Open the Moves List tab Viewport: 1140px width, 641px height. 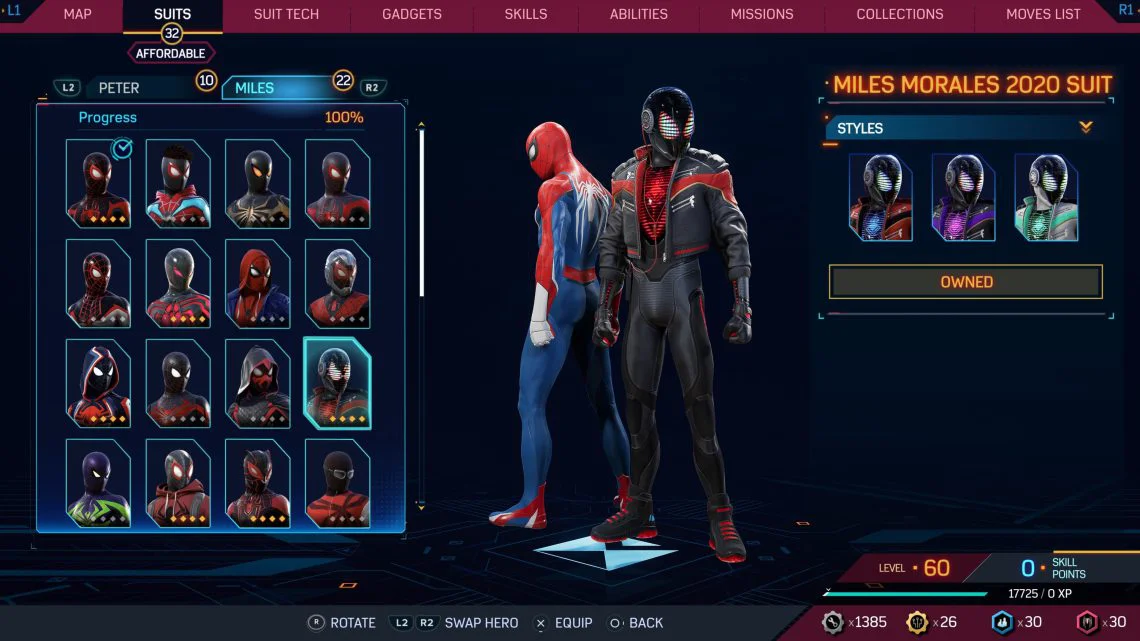click(1043, 14)
